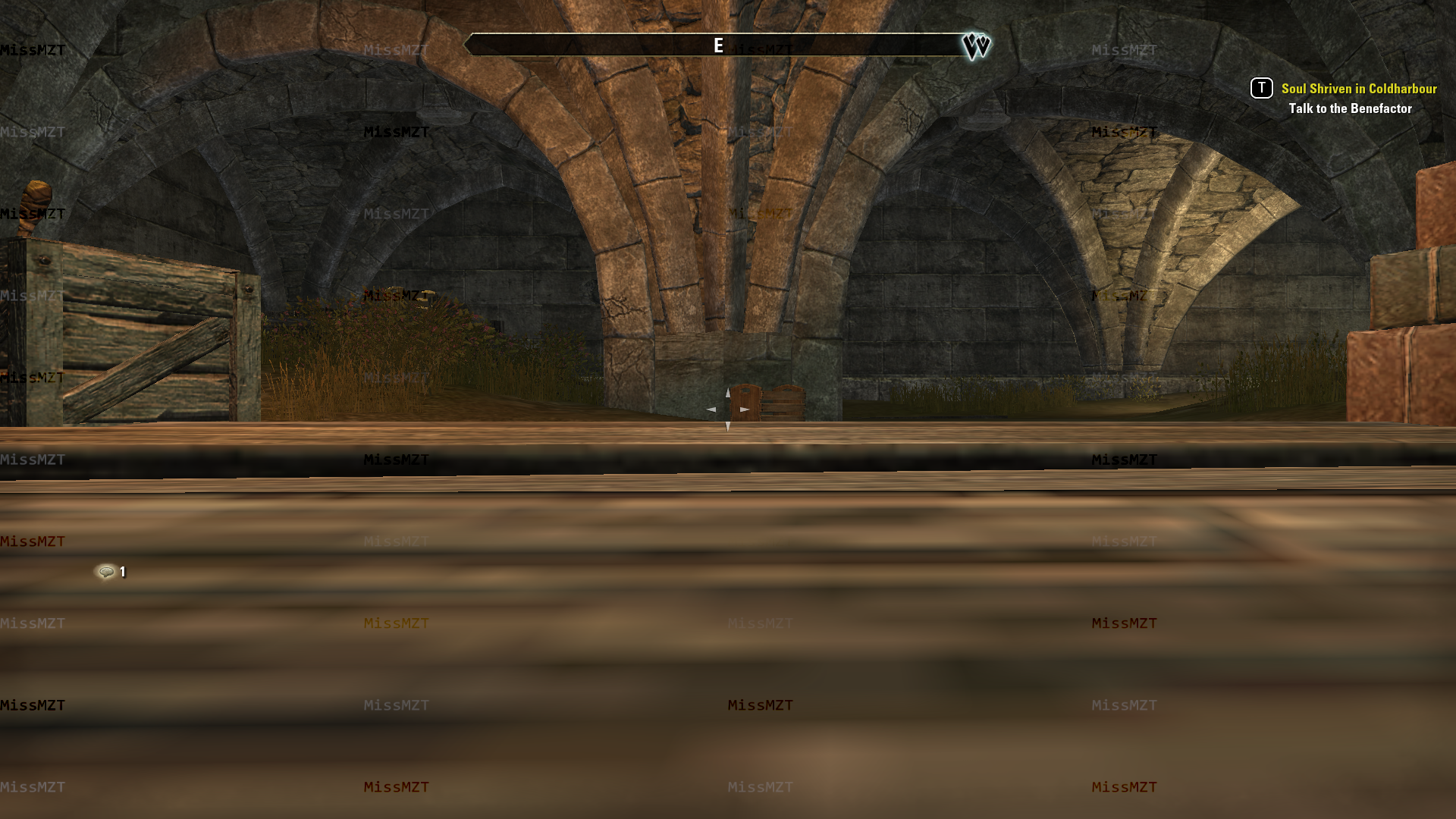The height and width of the screenshot is (819, 1456).
Task: Click the right reticle arrow indicator
Action: [x=745, y=409]
